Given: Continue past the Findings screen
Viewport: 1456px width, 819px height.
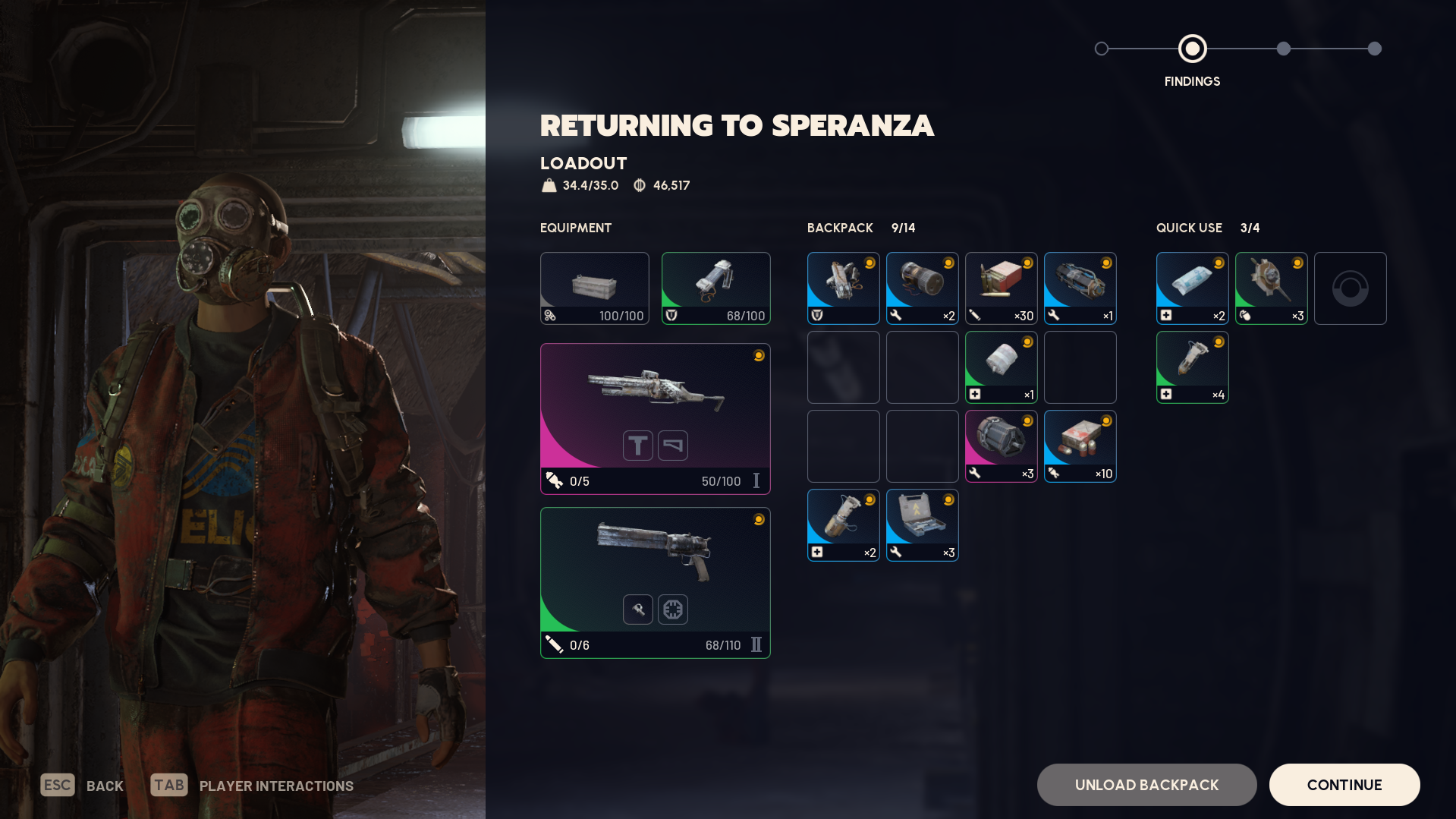Looking at the screenshot, I should click(1344, 784).
